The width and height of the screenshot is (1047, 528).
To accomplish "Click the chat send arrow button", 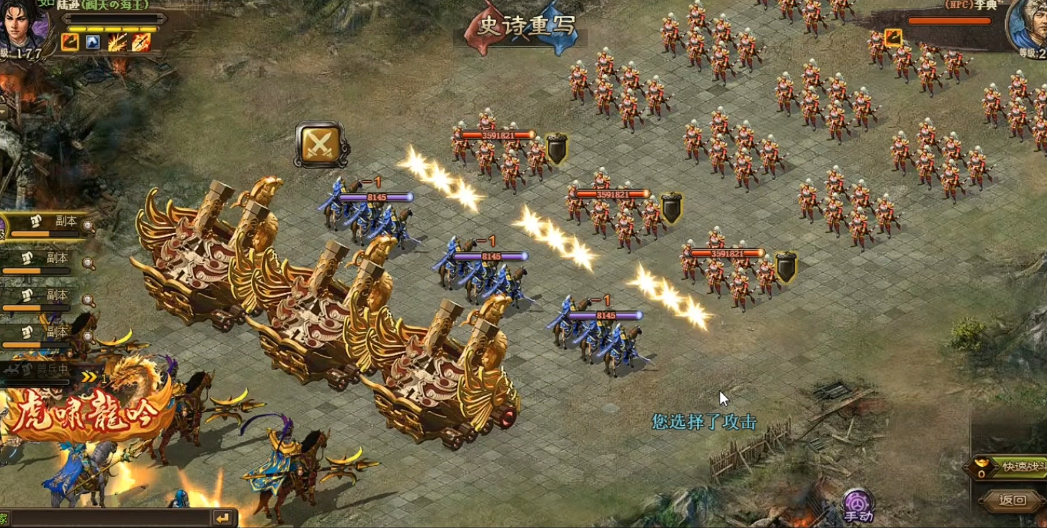I will click(x=223, y=517).
